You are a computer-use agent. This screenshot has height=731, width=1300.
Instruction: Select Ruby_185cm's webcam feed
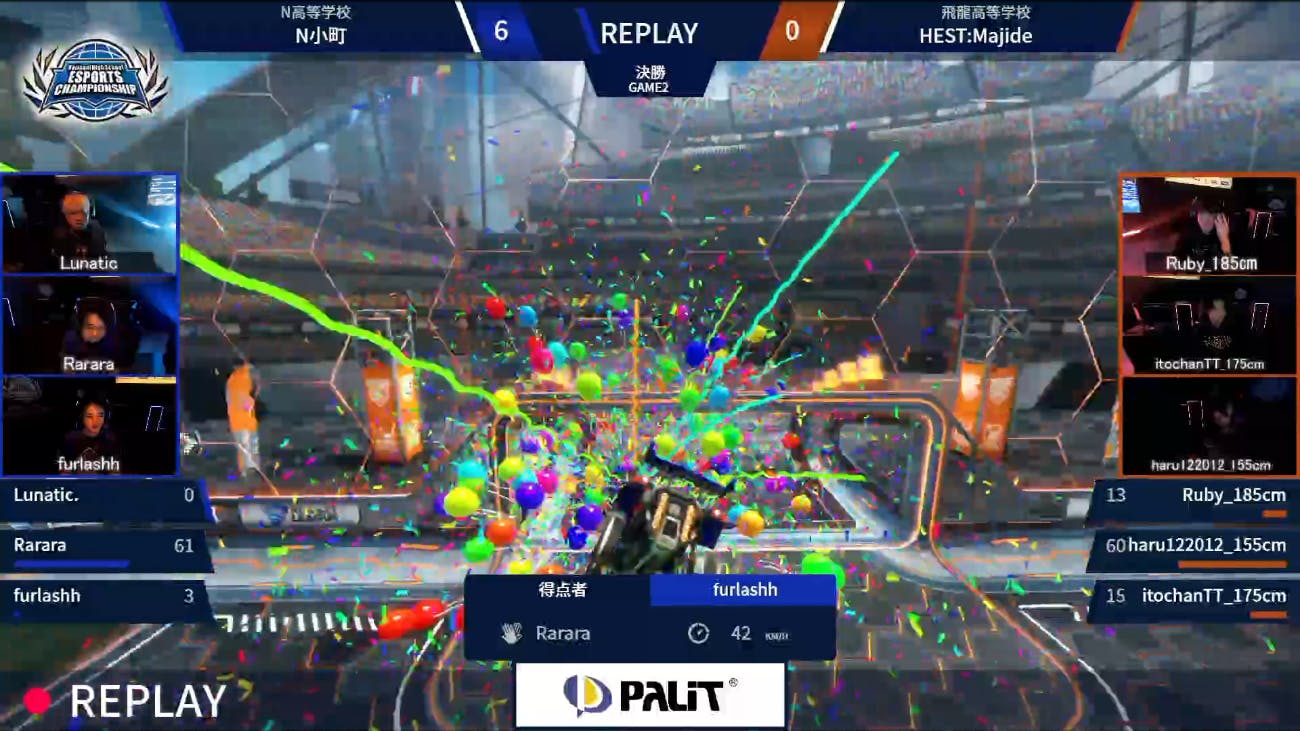[x=1208, y=226]
